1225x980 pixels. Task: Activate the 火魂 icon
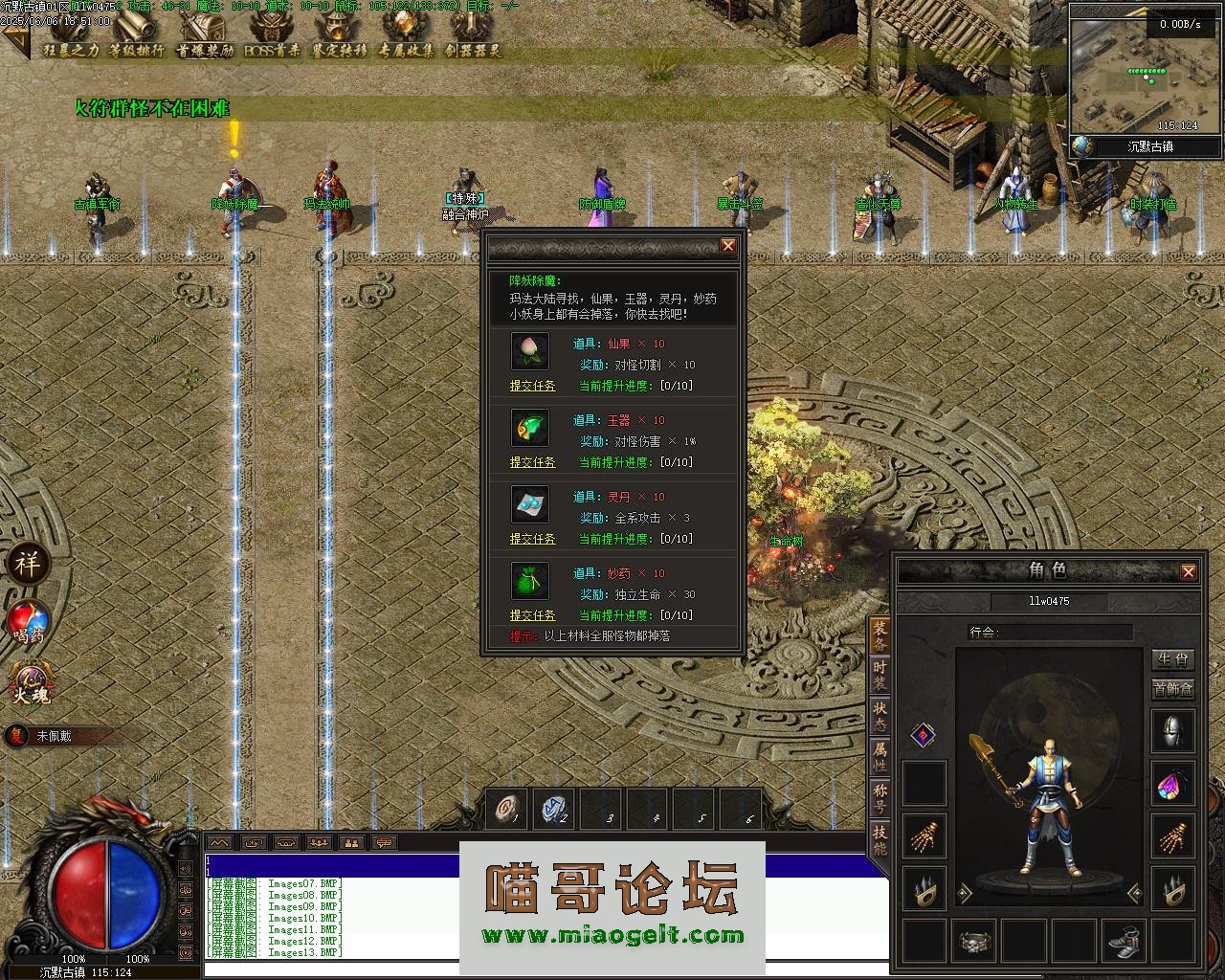(30, 684)
